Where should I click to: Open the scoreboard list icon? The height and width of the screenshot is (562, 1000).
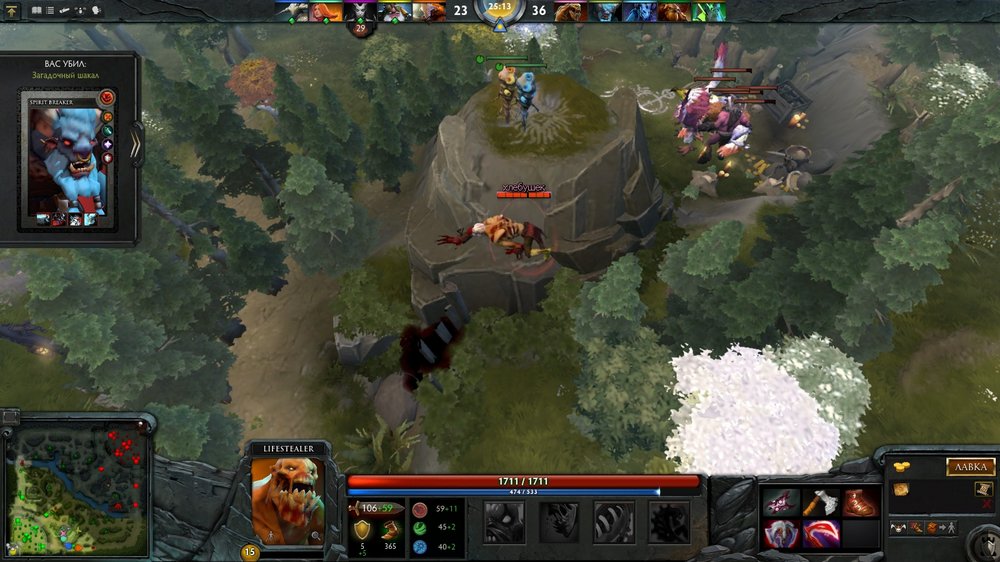coord(50,10)
